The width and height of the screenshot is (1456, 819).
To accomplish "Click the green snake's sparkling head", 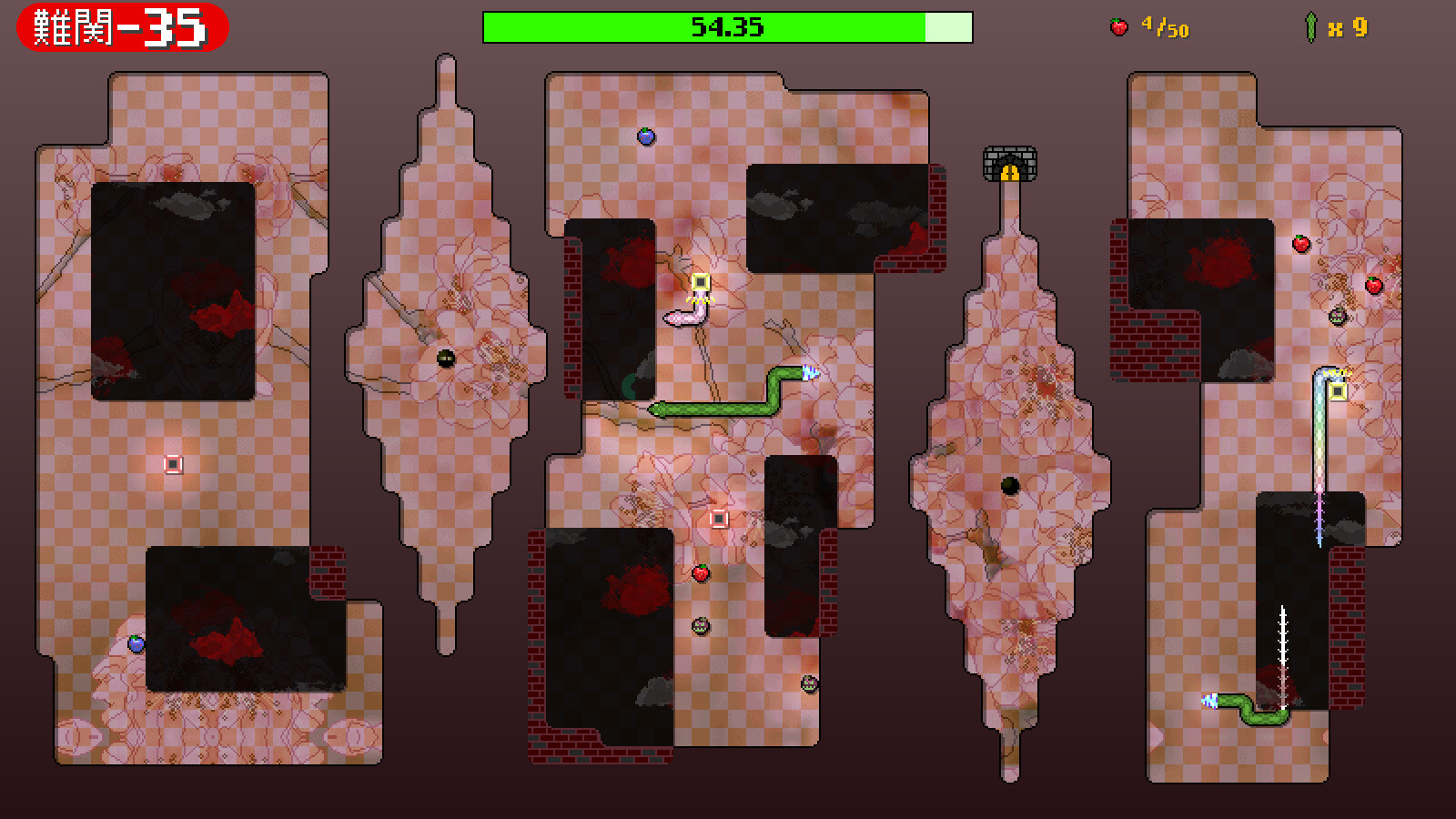I will pyautogui.click(x=809, y=372).
